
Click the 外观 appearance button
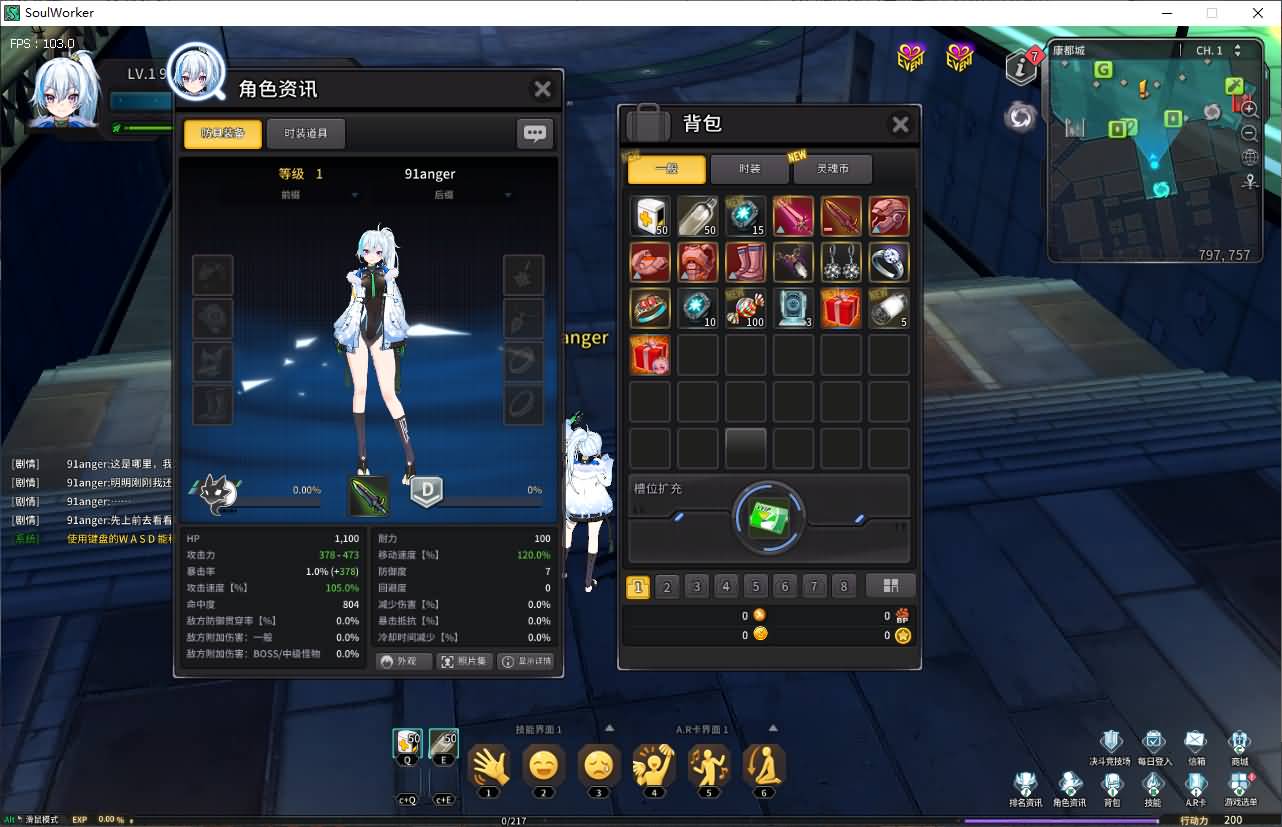tap(403, 661)
